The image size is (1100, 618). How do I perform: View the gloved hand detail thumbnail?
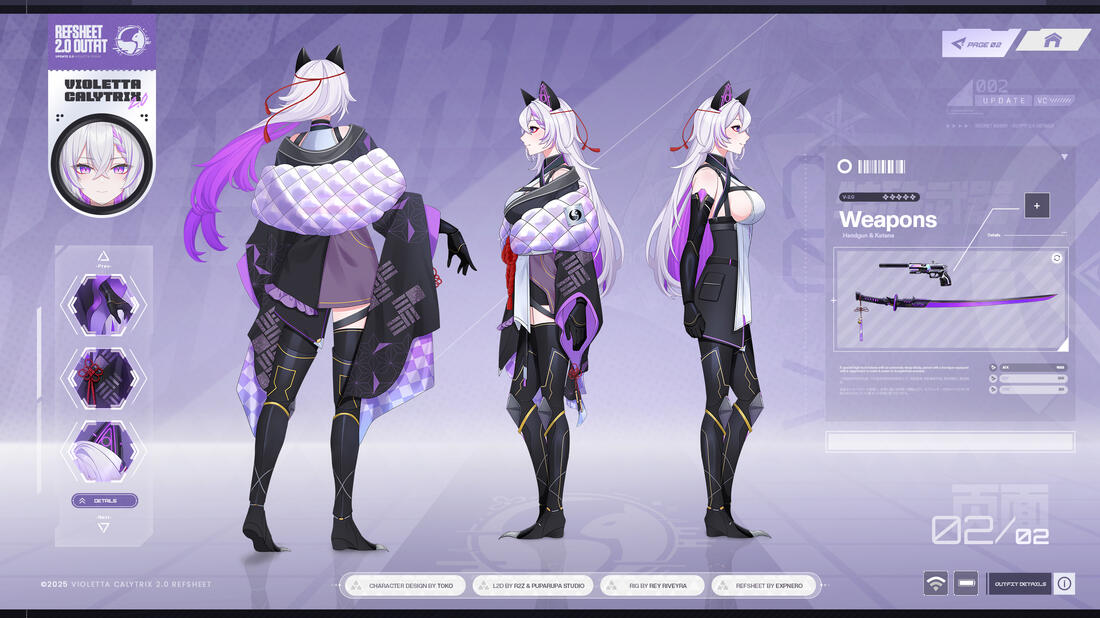coord(103,305)
